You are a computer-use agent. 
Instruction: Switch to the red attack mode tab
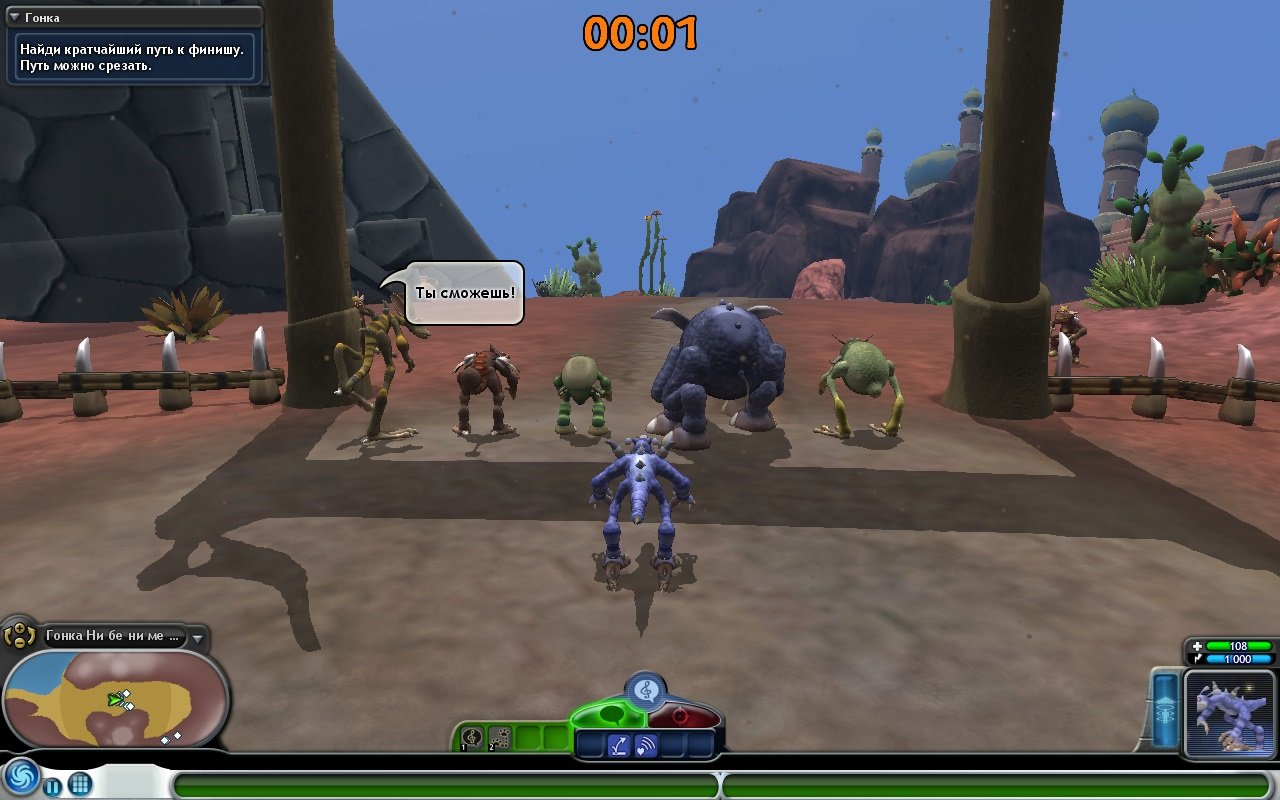[x=681, y=715]
